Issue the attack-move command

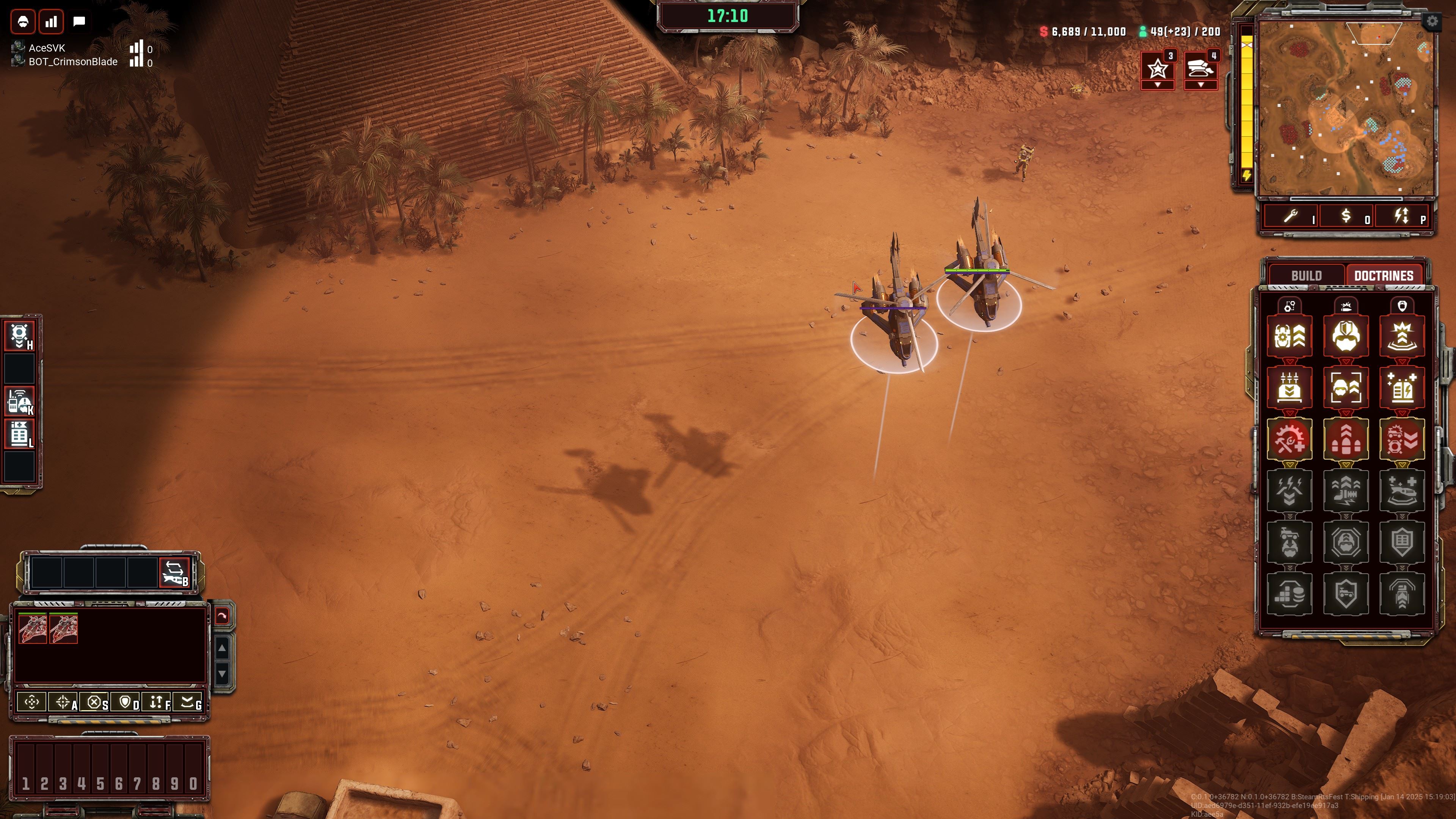pos(63,703)
